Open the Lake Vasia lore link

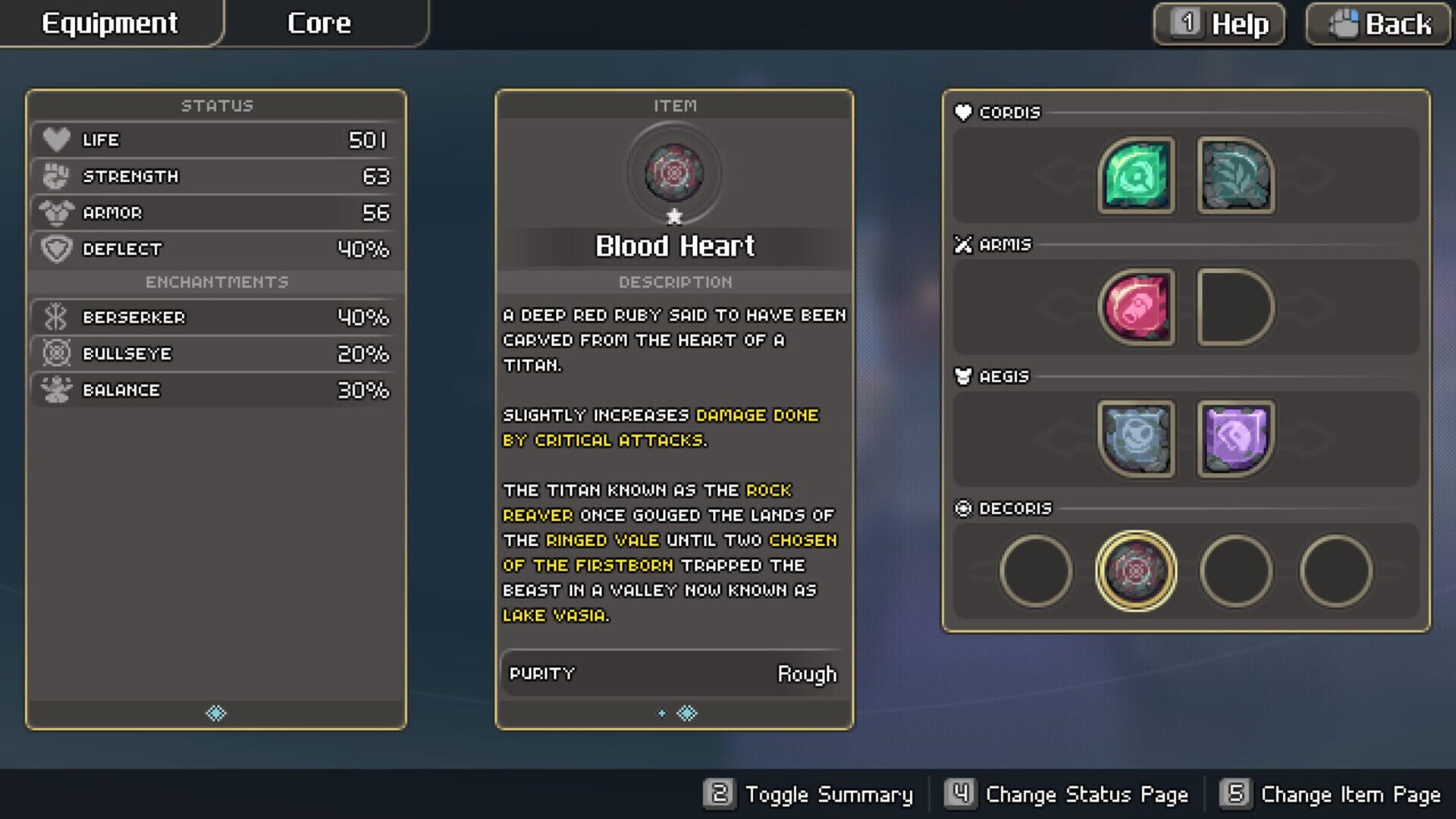(555, 615)
